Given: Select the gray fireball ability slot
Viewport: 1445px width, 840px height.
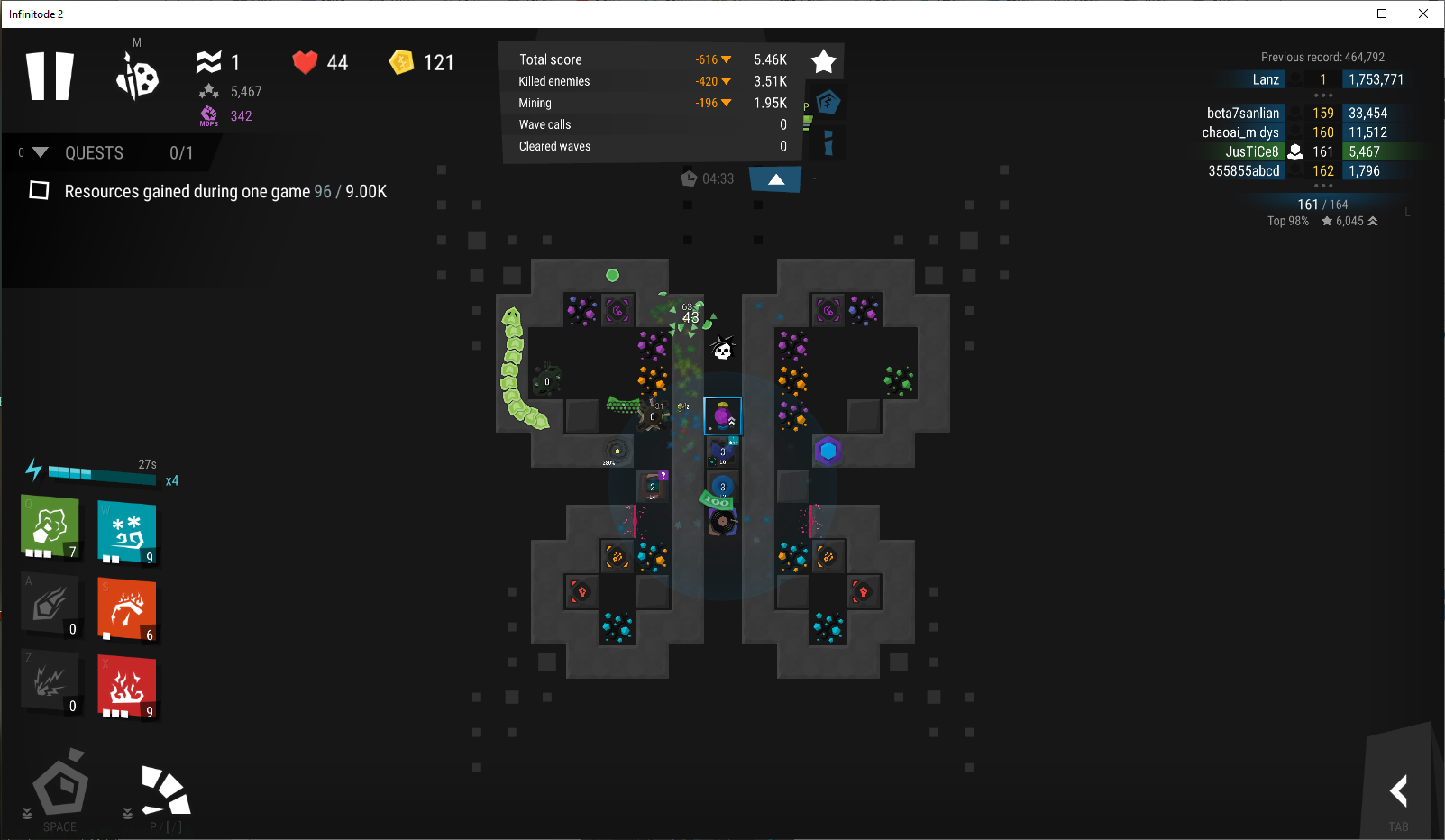Looking at the screenshot, I should click(x=50, y=605).
